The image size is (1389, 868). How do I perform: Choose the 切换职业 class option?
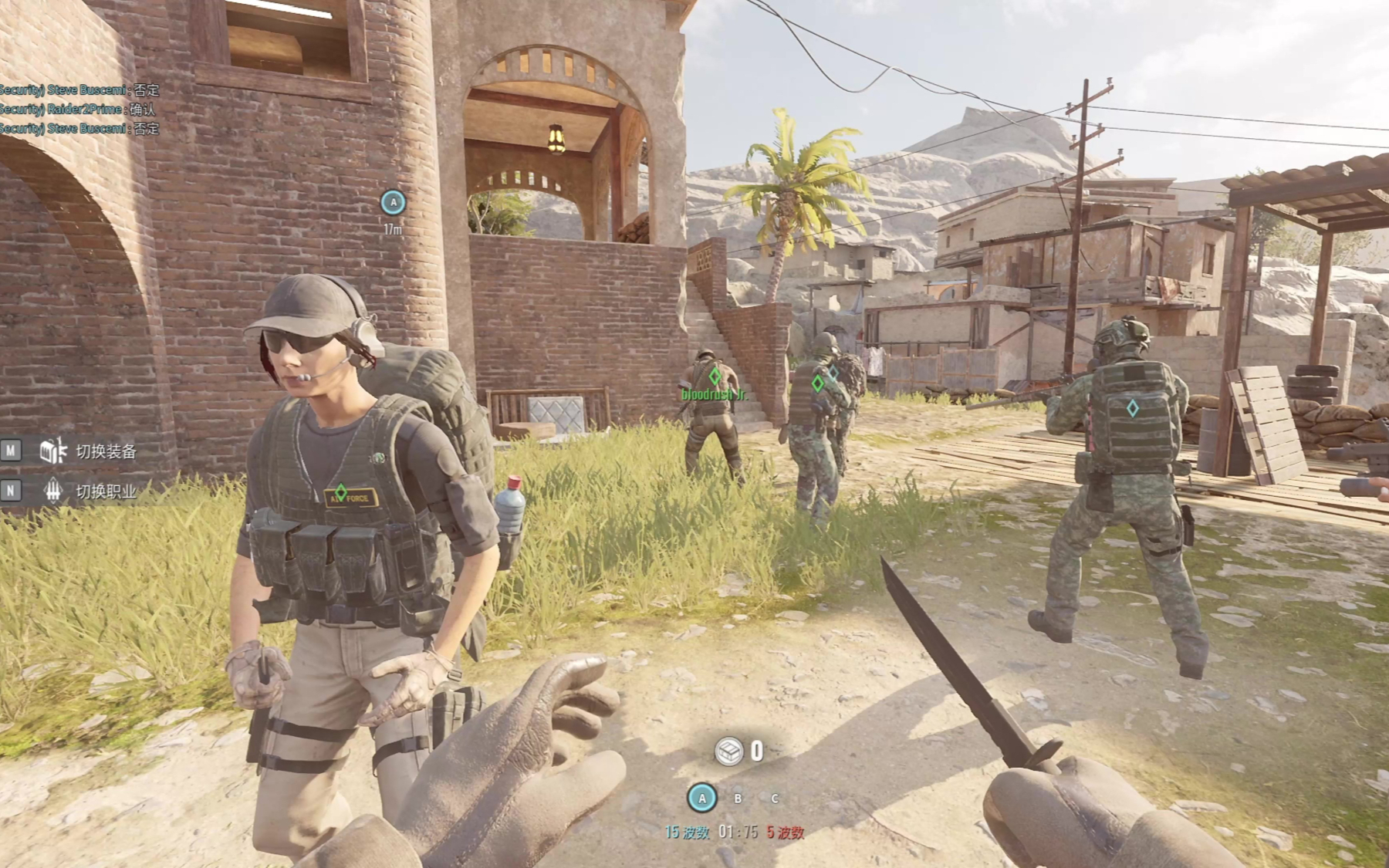click(x=105, y=491)
